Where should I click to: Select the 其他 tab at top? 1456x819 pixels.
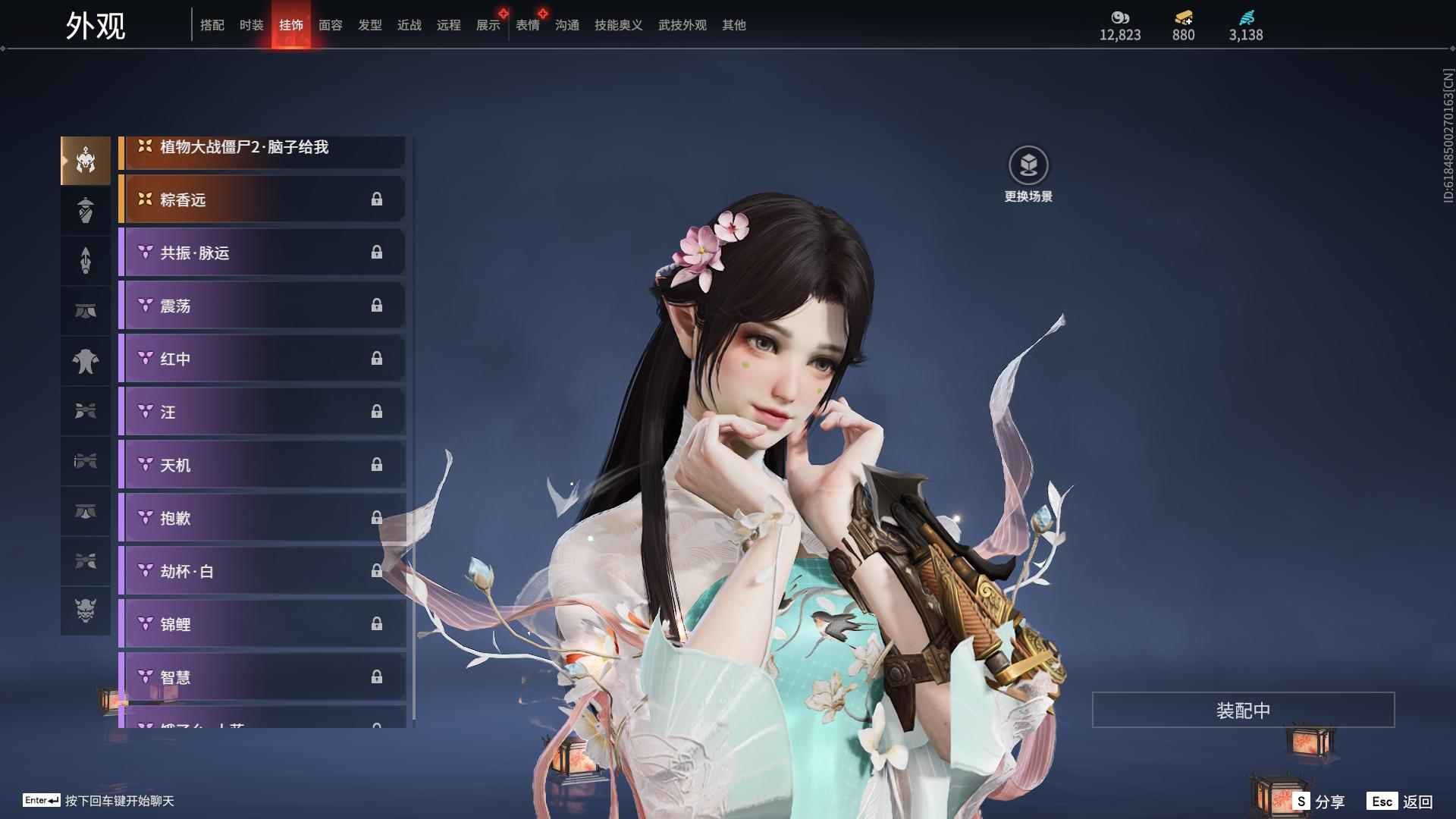733,25
